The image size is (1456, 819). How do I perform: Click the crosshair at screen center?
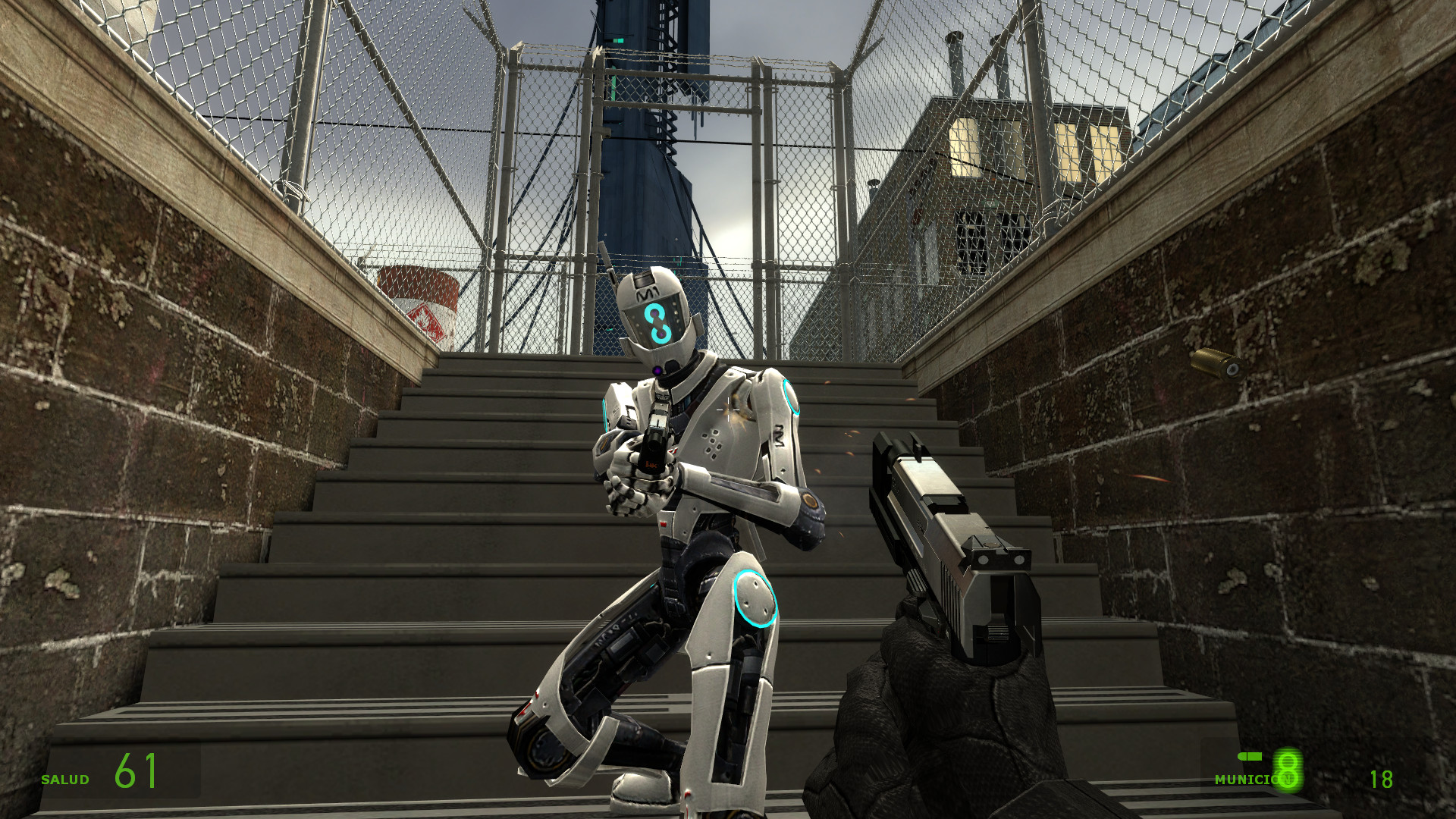pyautogui.click(x=728, y=409)
